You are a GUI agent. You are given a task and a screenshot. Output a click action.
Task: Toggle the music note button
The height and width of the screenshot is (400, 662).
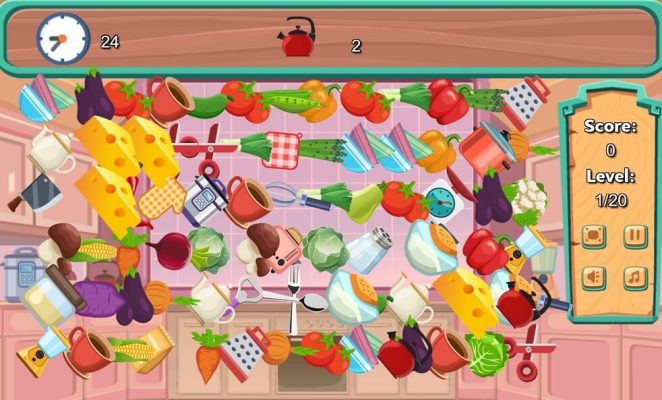tap(635, 277)
